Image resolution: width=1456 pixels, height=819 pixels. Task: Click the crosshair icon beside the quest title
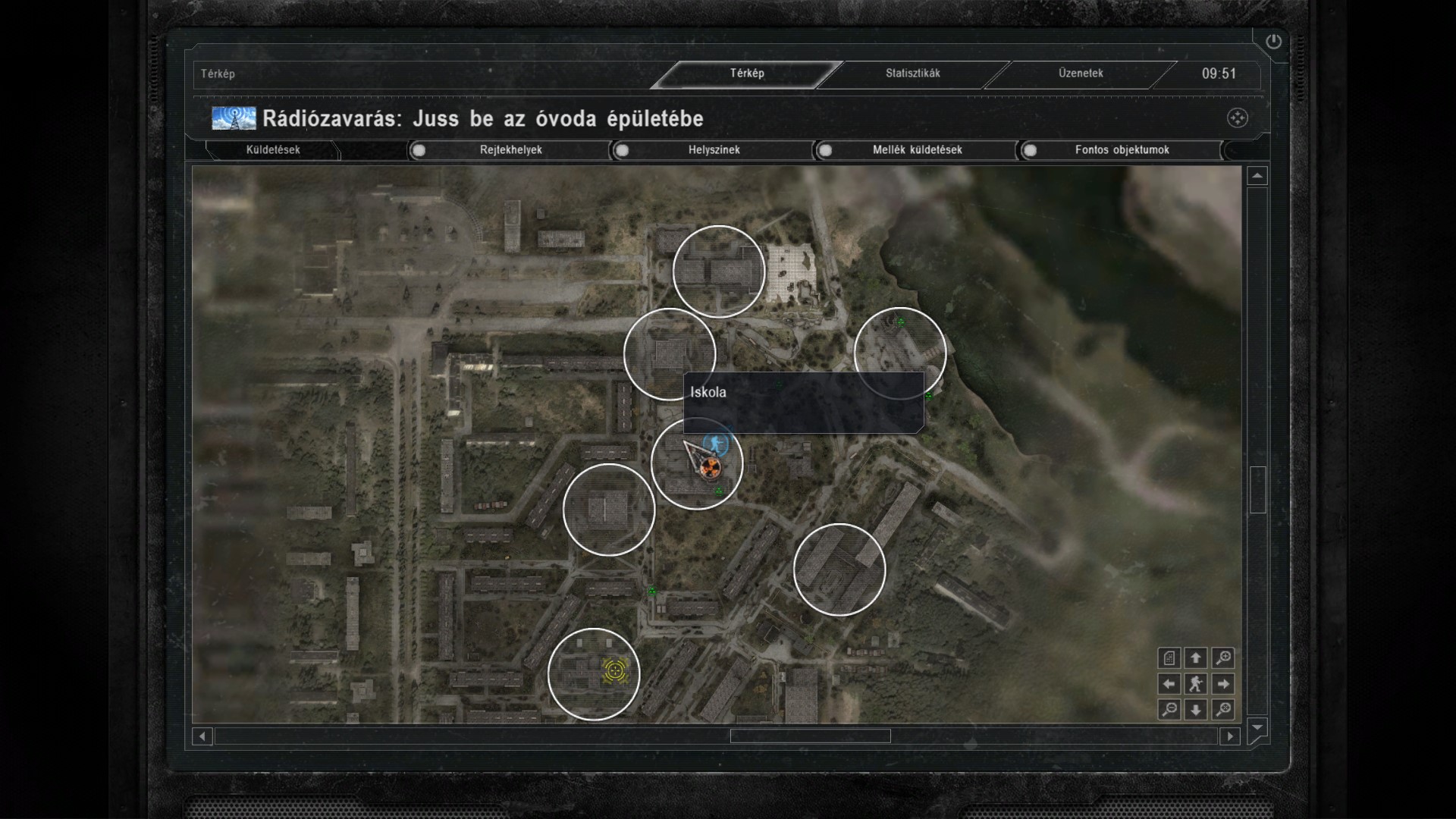click(1237, 118)
